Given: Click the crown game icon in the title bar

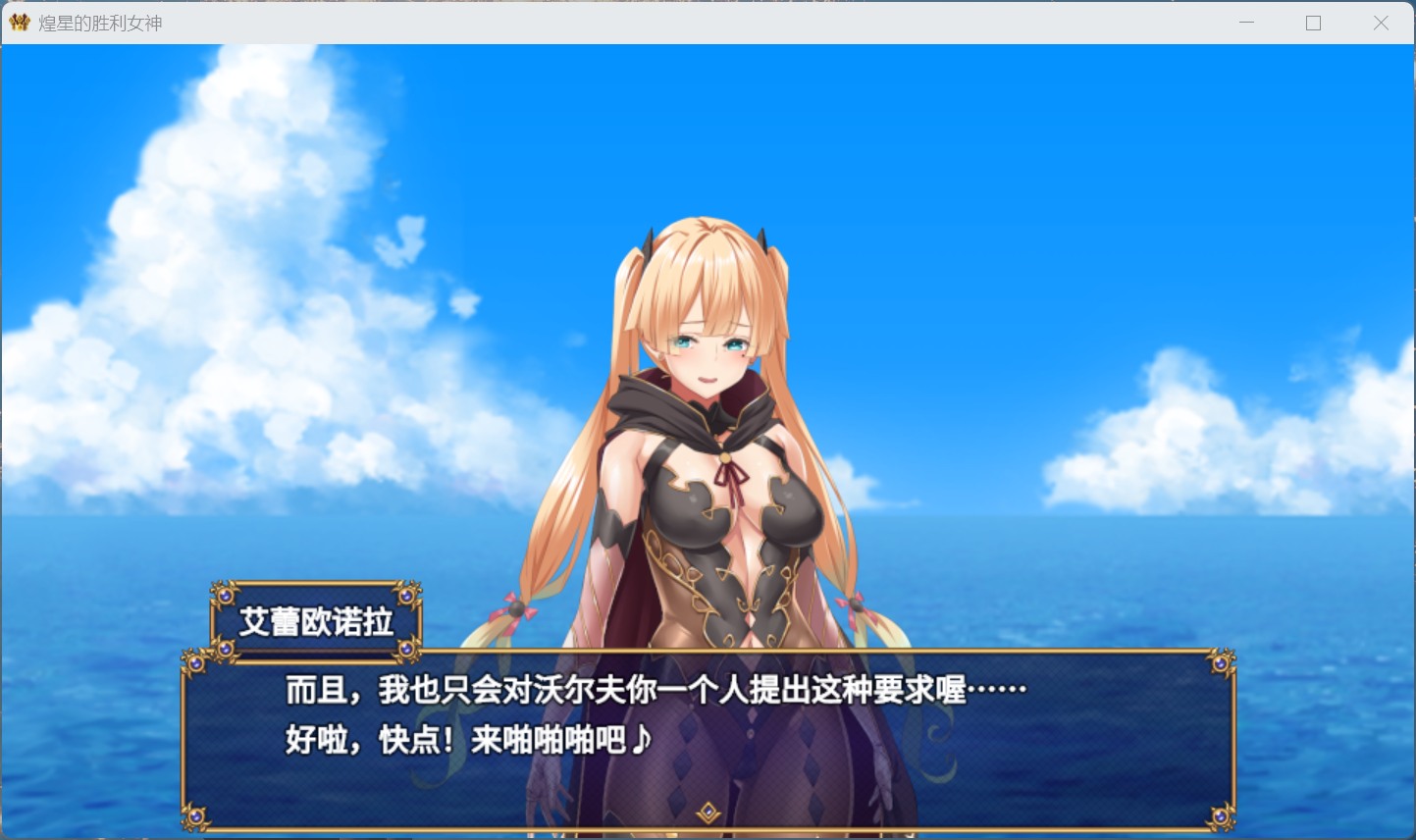Looking at the screenshot, I should pos(18,22).
